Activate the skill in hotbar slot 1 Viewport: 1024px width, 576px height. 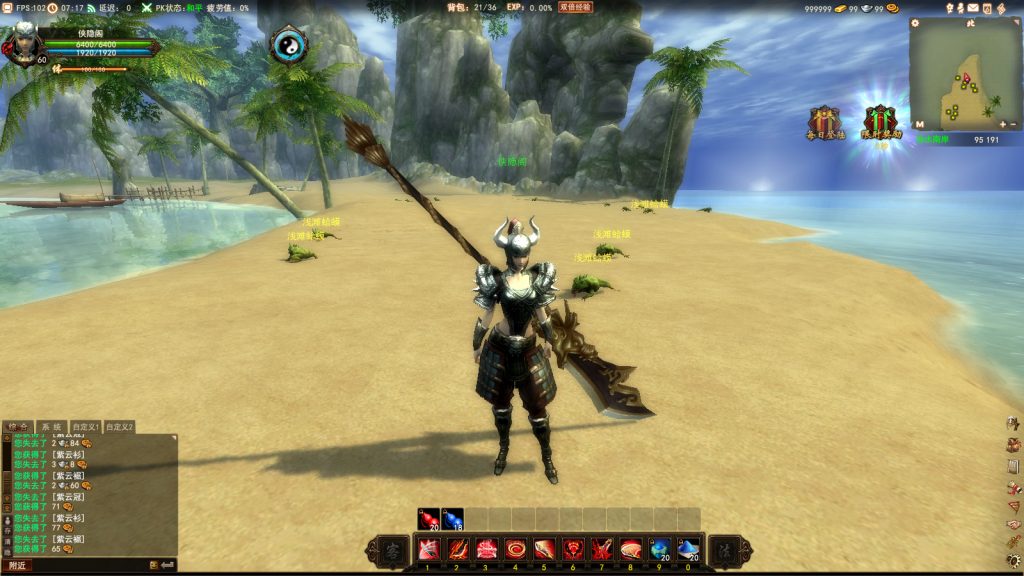click(x=429, y=549)
